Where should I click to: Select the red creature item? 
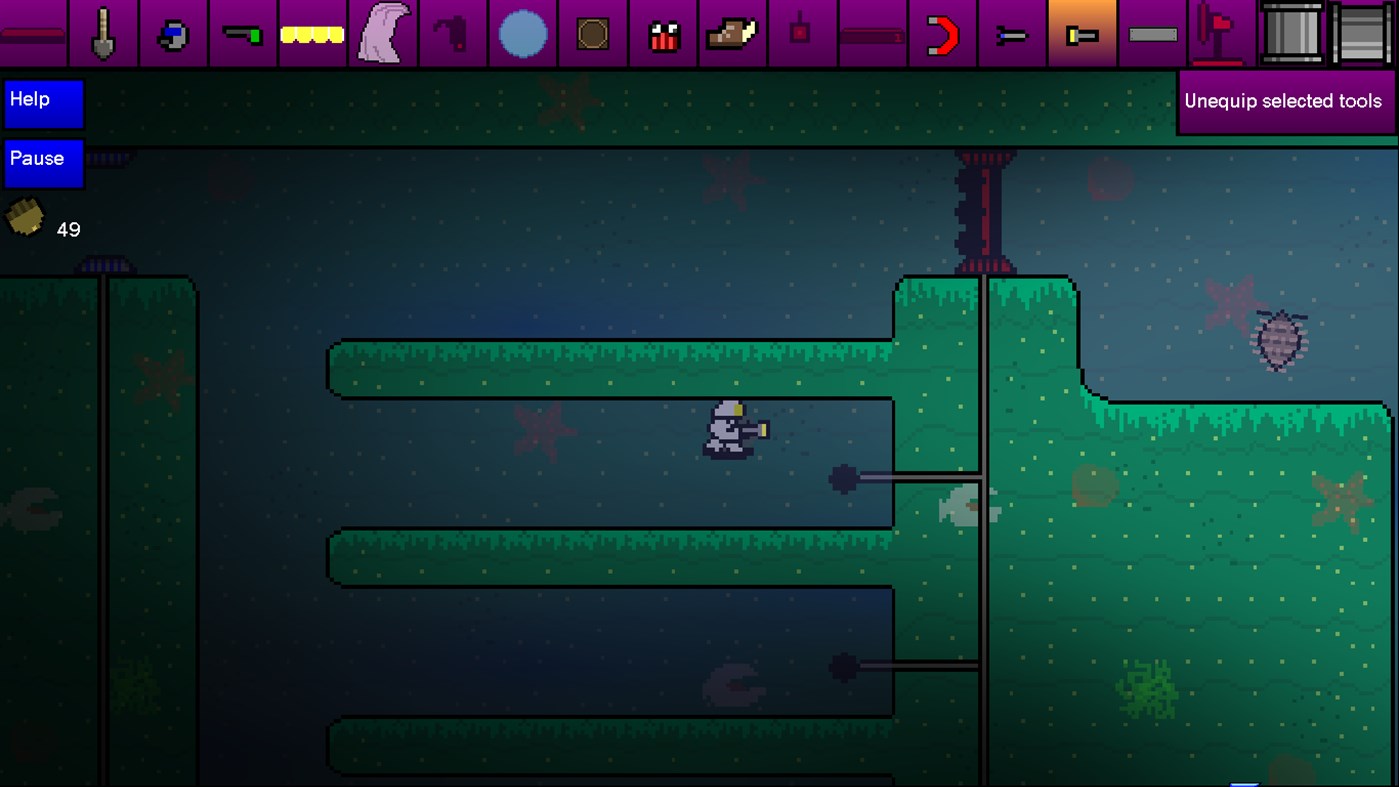663,32
